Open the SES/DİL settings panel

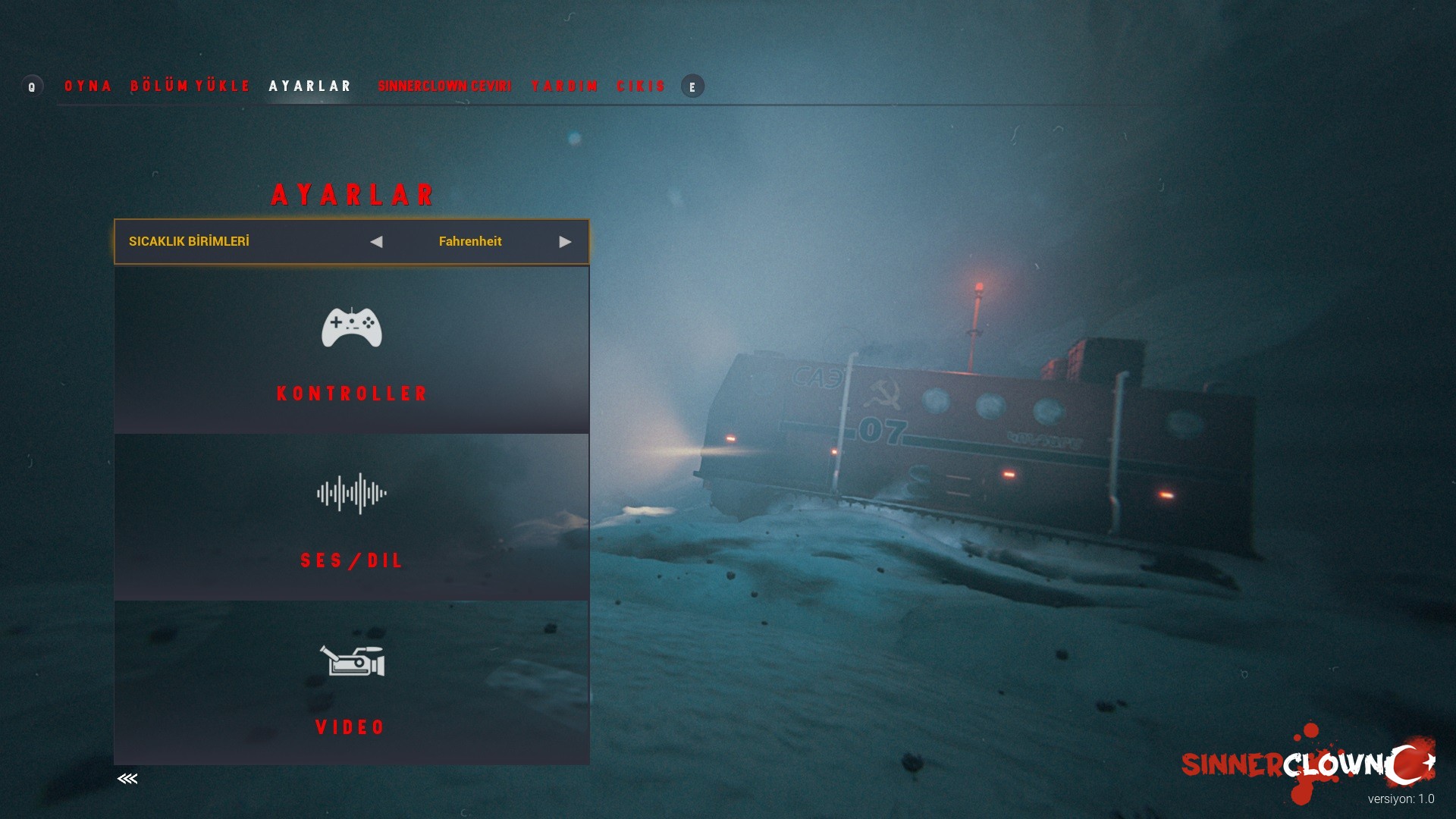click(x=352, y=517)
